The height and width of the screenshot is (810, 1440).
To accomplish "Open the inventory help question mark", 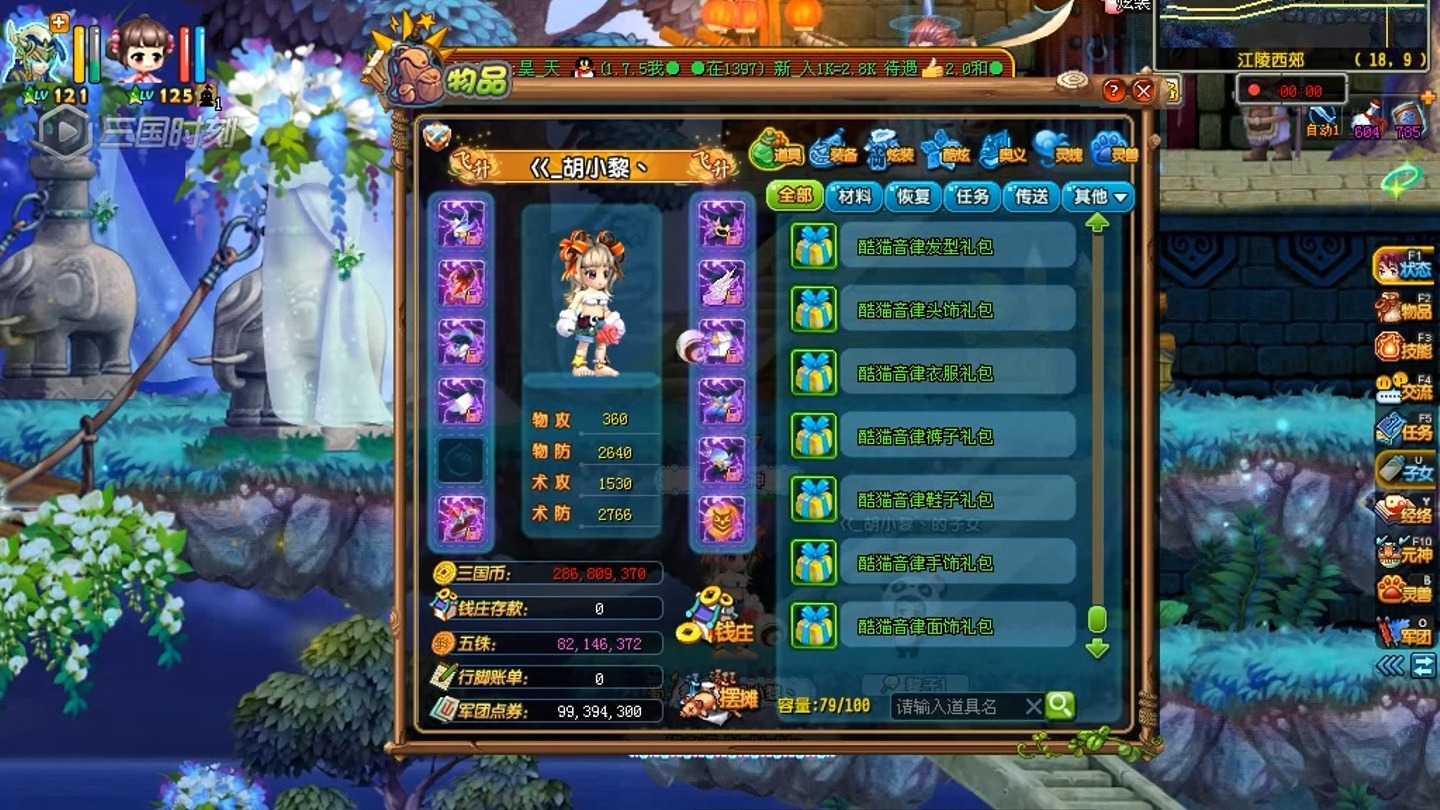I will point(1114,91).
